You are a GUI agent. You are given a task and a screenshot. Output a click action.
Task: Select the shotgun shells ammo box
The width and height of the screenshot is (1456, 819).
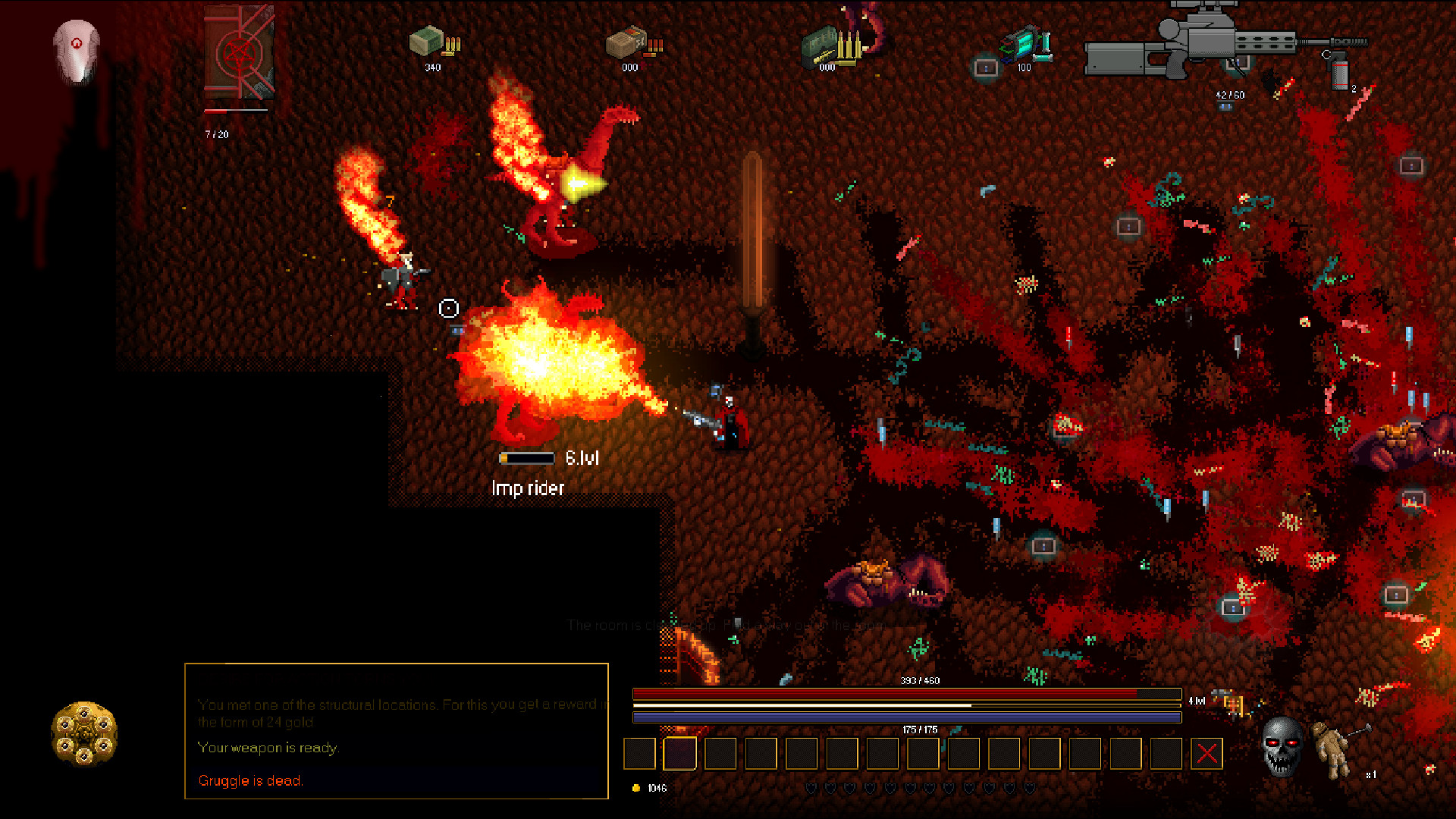pos(631,43)
